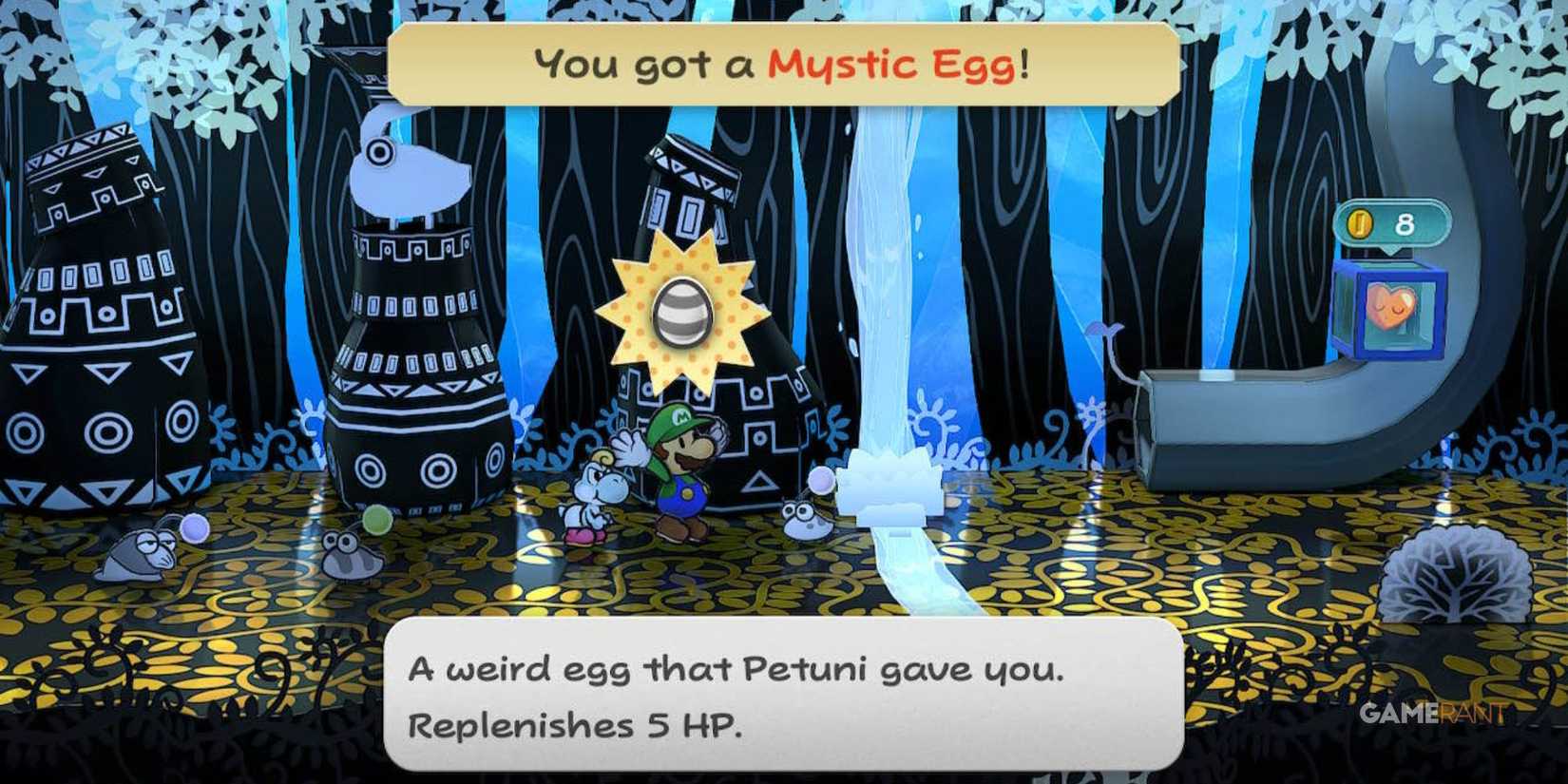Open the 'You got a Mystic Egg!' banner
1568x784 pixels.
coord(779,65)
